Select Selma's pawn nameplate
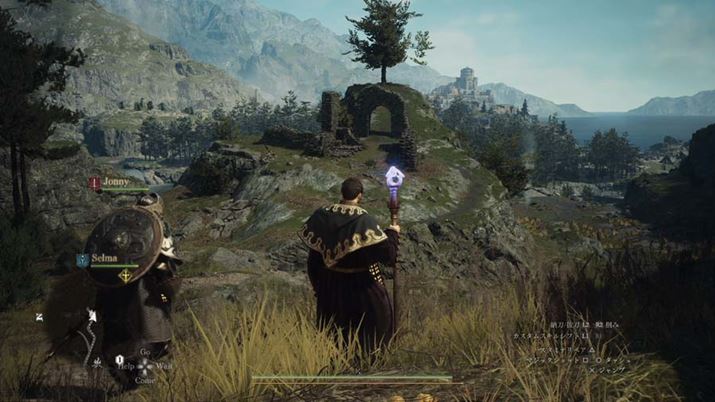Screen dimensions: 715x402 point(105,259)
